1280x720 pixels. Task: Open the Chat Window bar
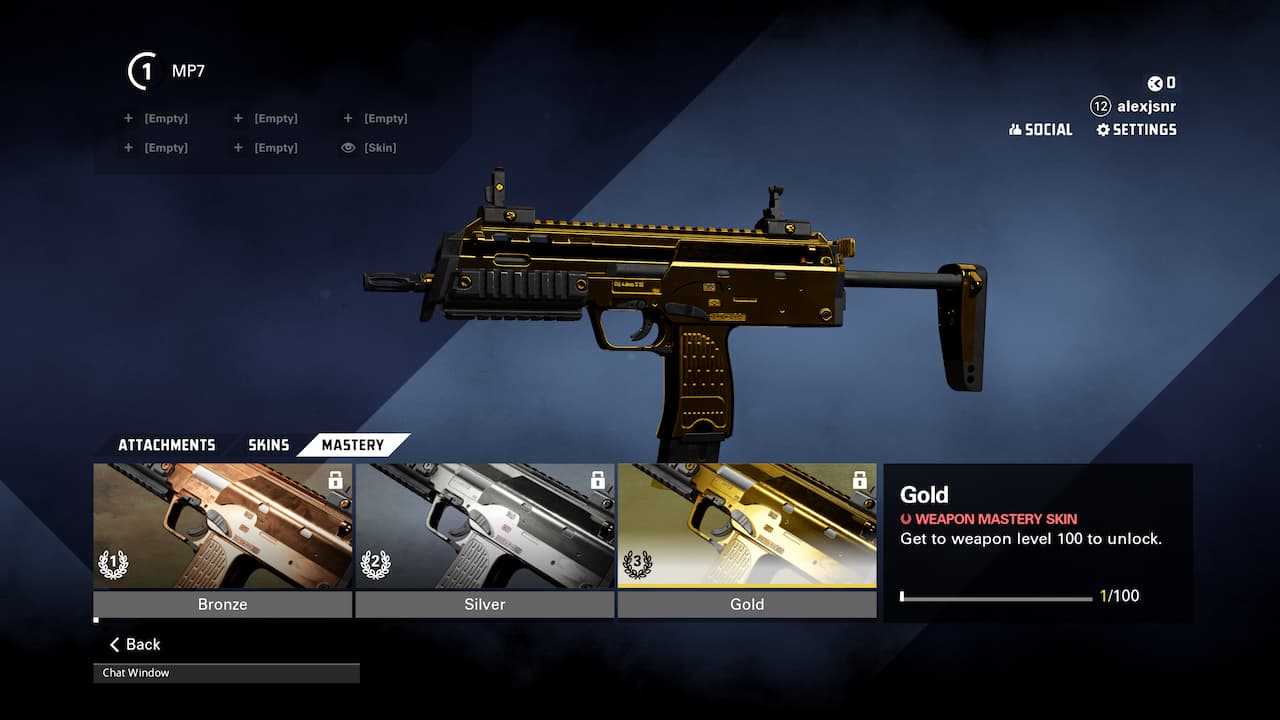[226, 673]
